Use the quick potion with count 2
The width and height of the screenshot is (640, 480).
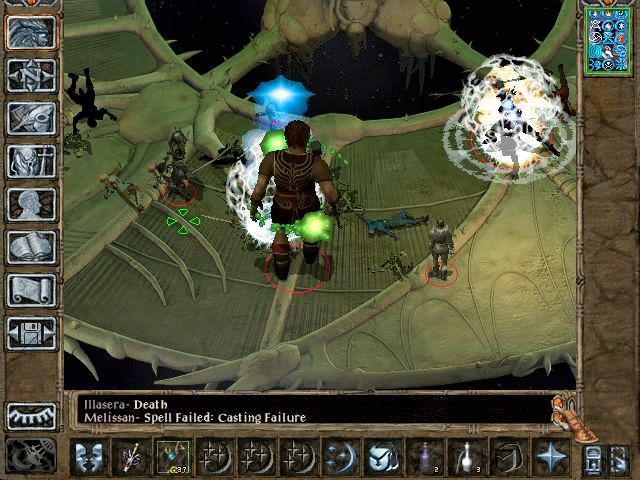point(423,456)
